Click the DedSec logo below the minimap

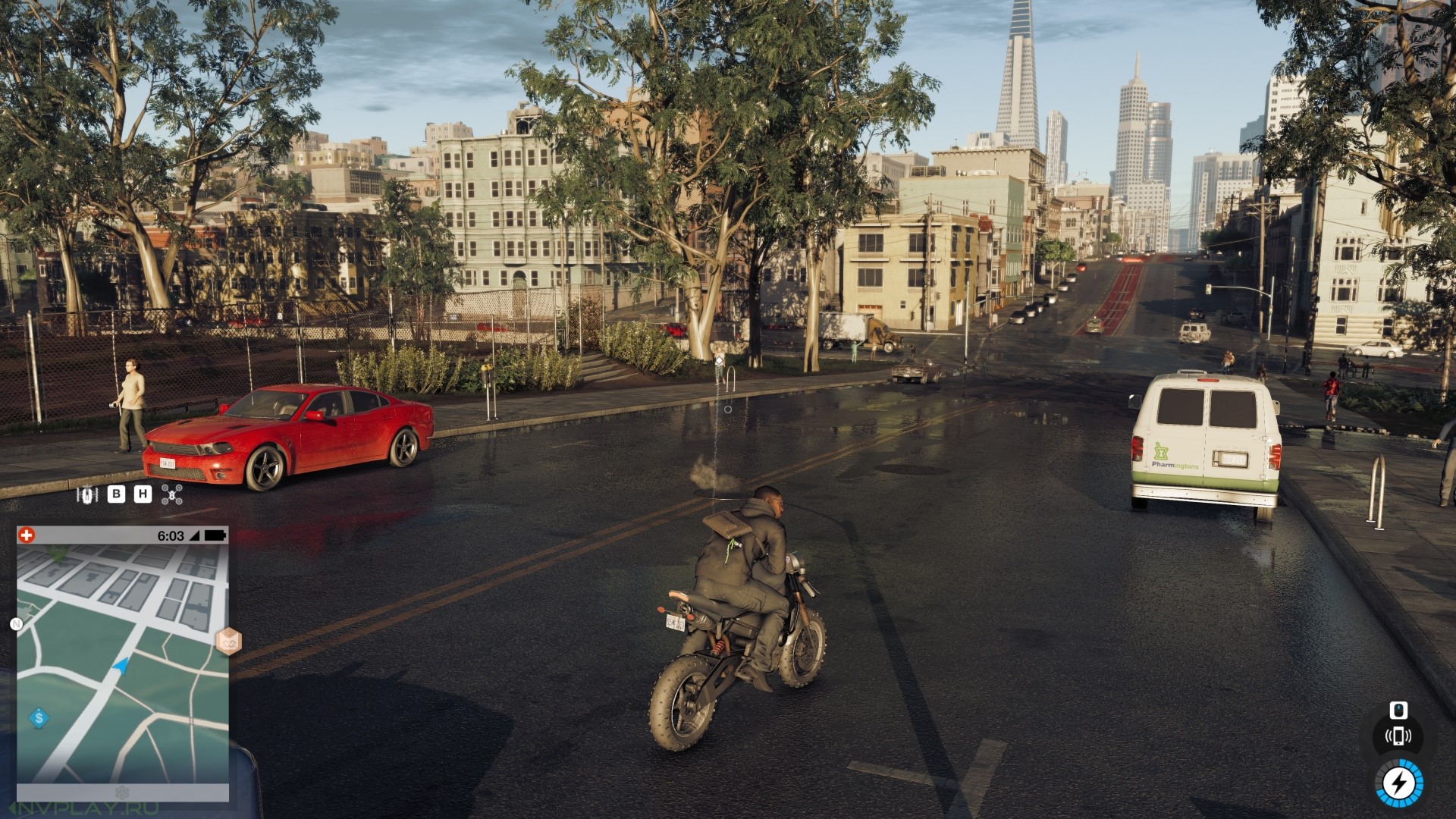[122, 792]
